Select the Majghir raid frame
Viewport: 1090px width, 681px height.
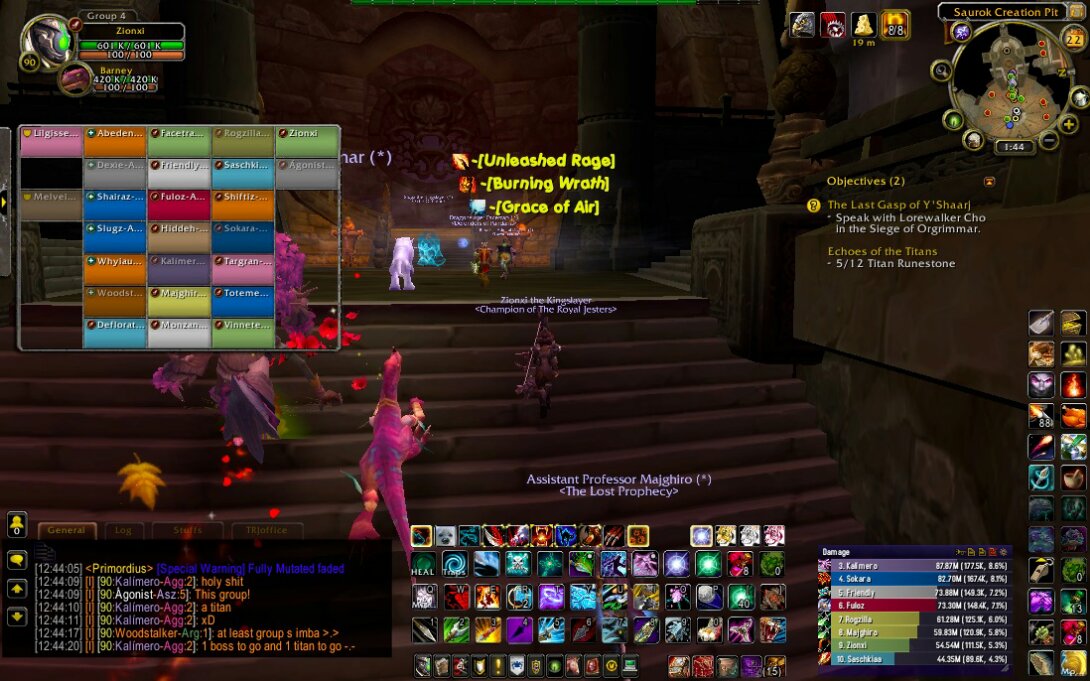pos(179,300)
